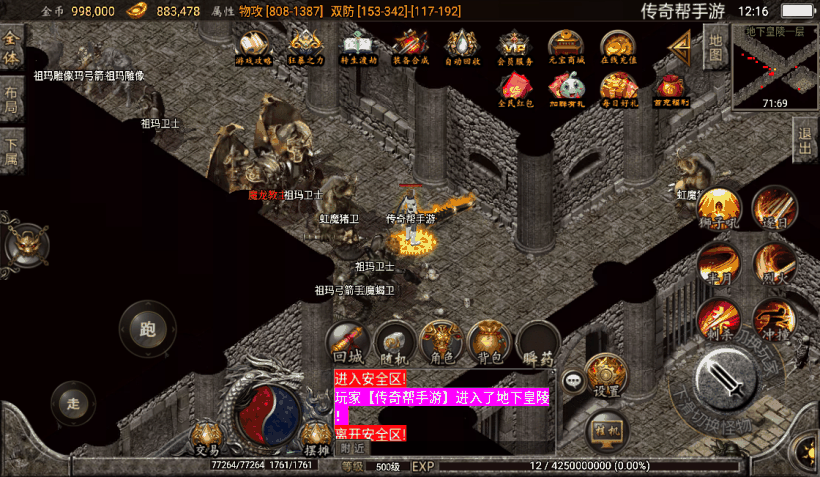Open the 设置 settings icon
The height and width of the screenshot is (477, 820).
point(606,376)
